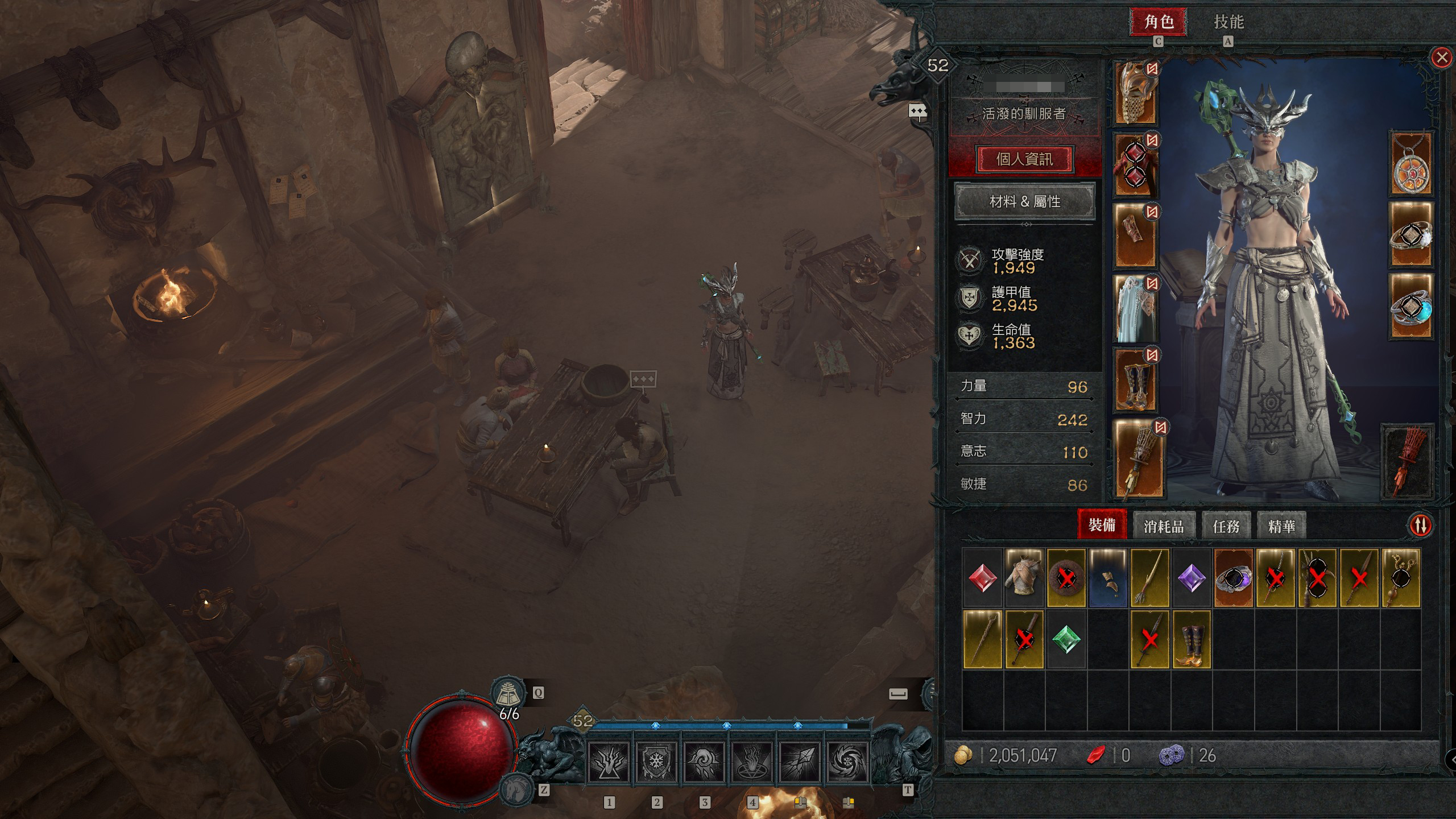
Task: Switch inventory to 消耗品 tab
Action: (x=1164, y=526)
